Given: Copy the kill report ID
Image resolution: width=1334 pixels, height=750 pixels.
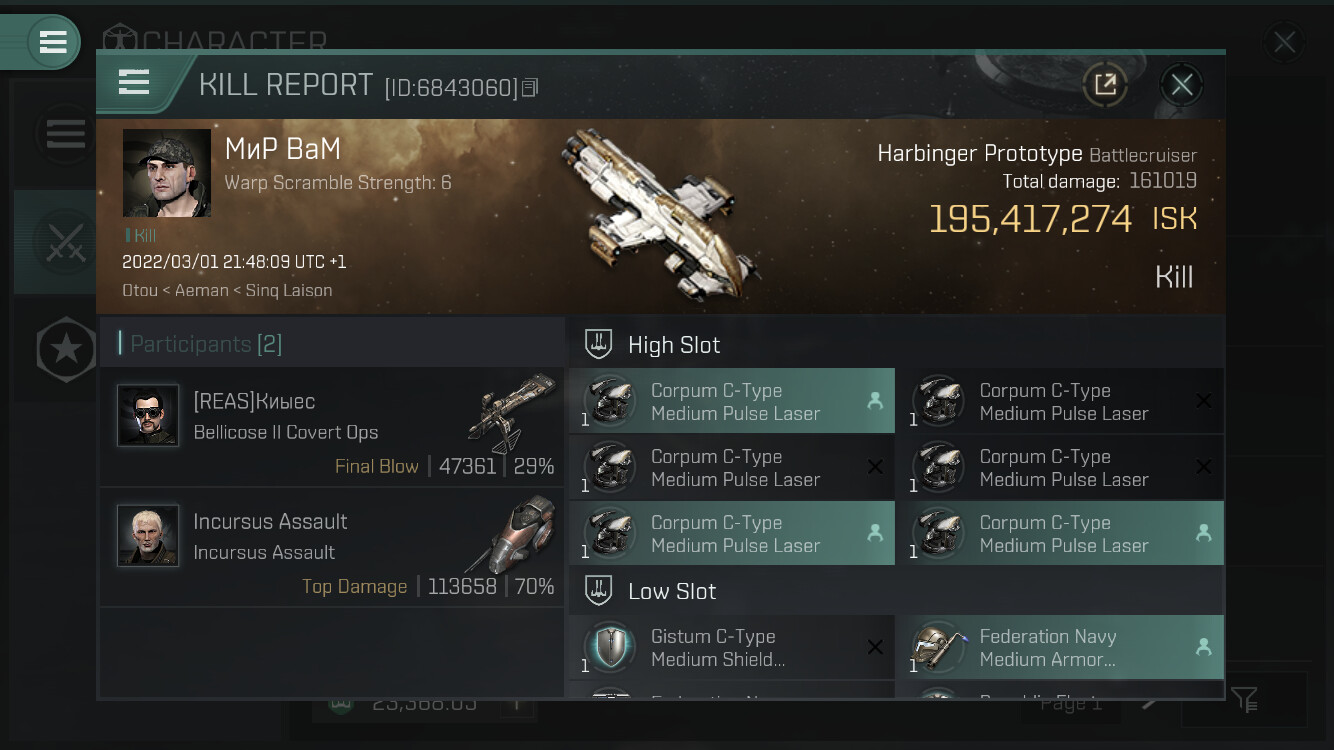Looking at the screenshot, I should pos(530,88).
